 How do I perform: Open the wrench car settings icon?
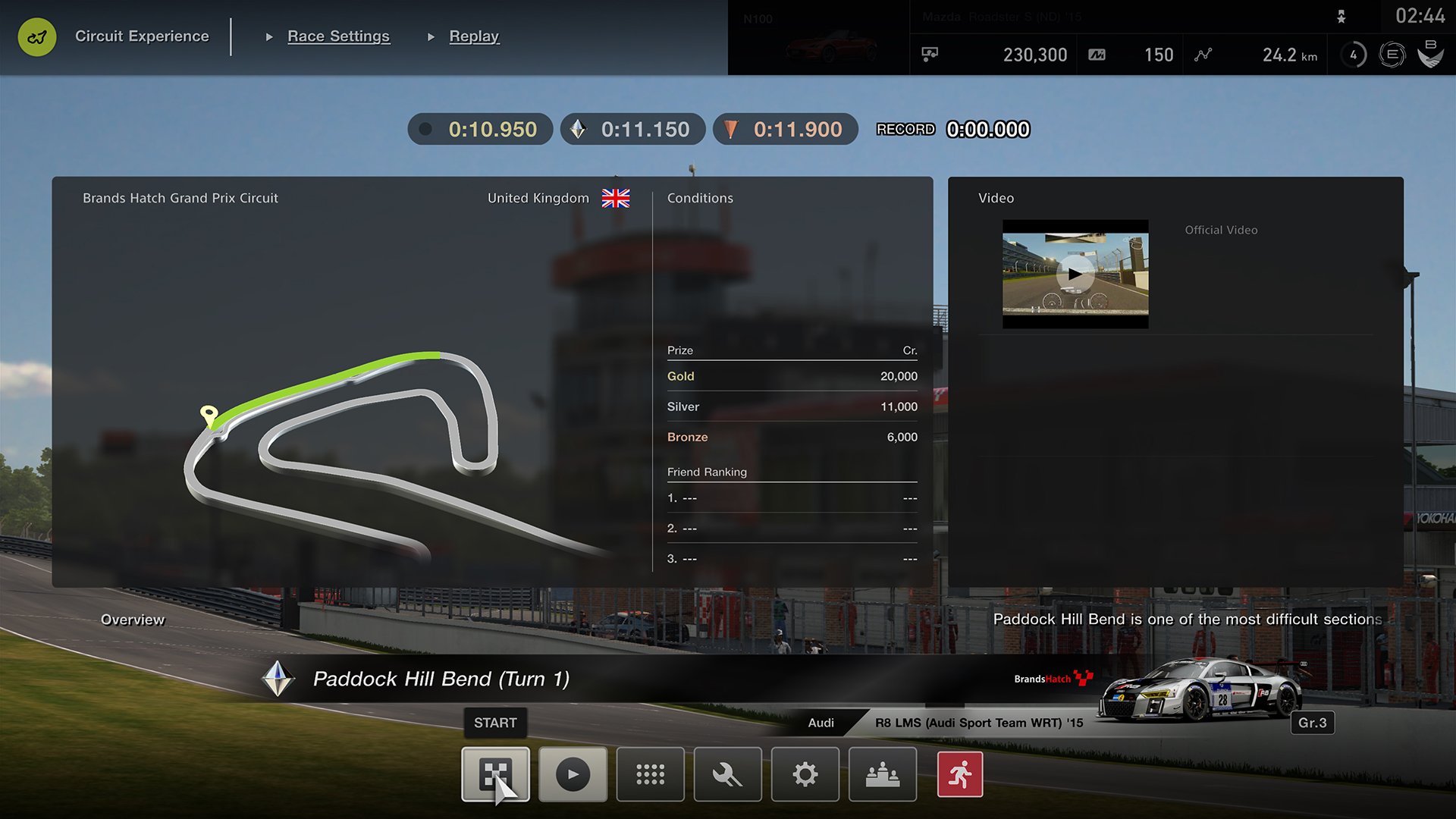[x=727, y=774]
